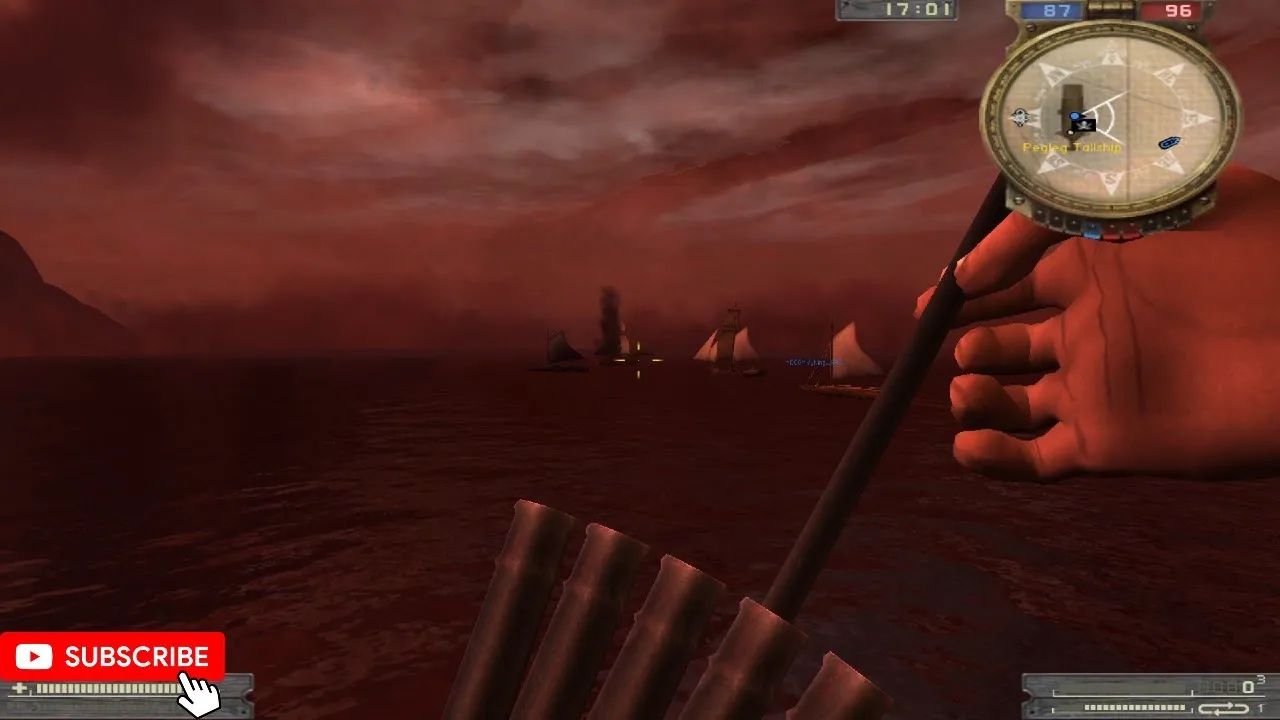Click the blue boat icon on the minimap
The image size is (1280, 720).
[1169, 143]
